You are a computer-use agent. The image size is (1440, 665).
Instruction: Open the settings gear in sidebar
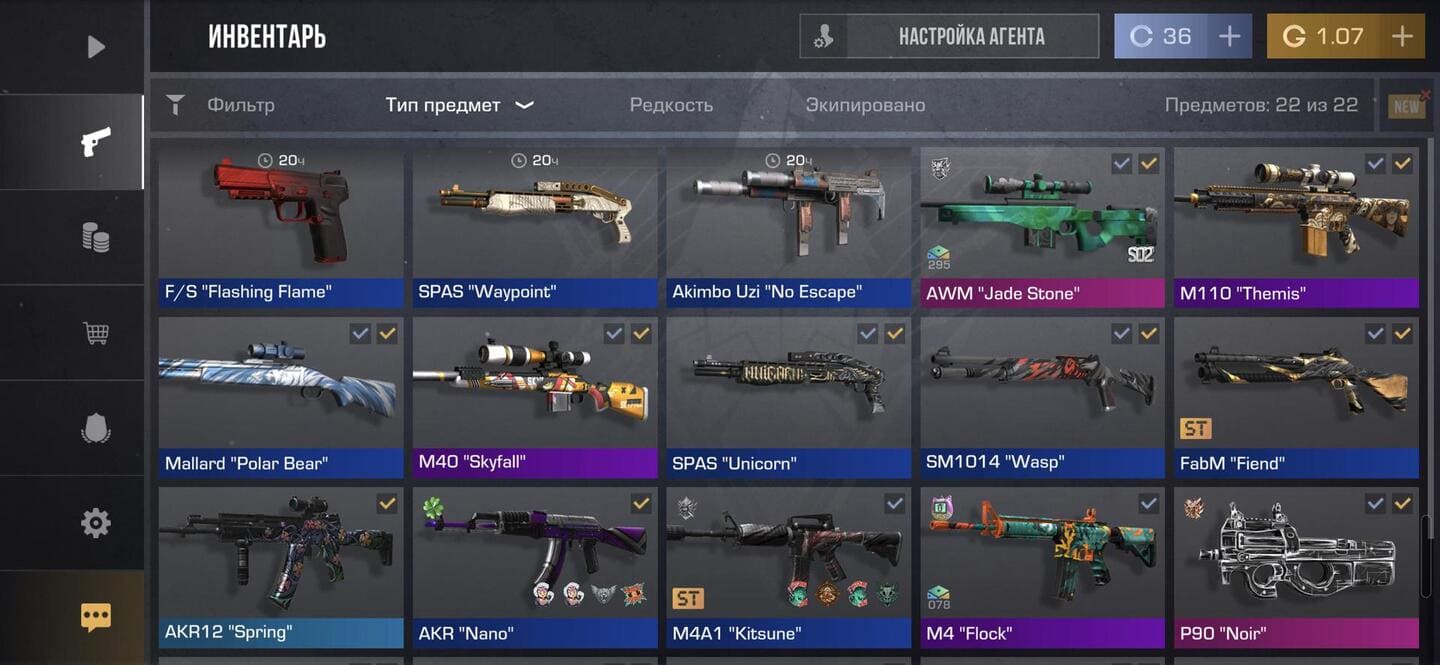pyautogui.click(x=95, y=523)
